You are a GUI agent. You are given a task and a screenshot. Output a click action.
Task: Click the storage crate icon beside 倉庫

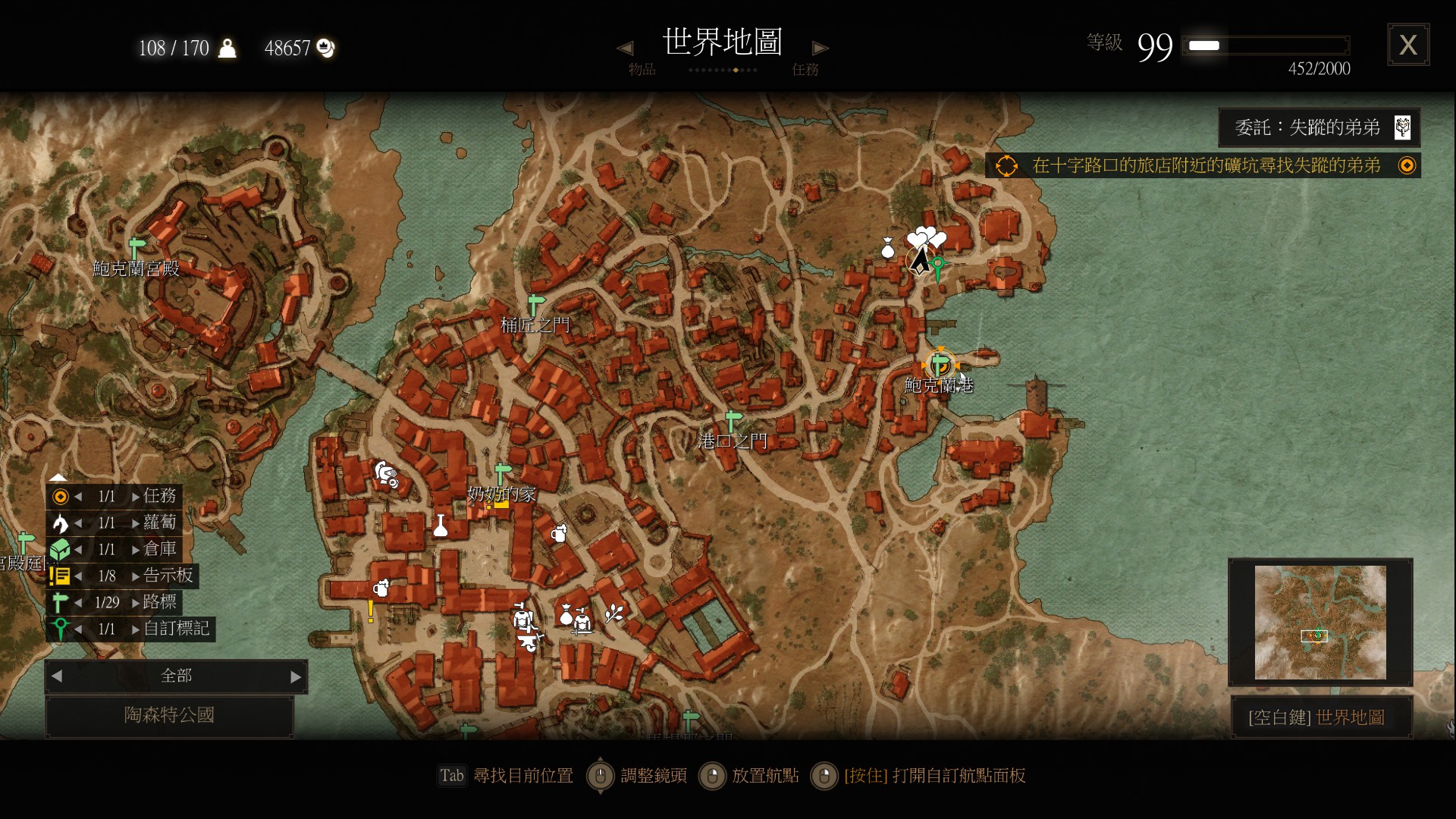60,550
